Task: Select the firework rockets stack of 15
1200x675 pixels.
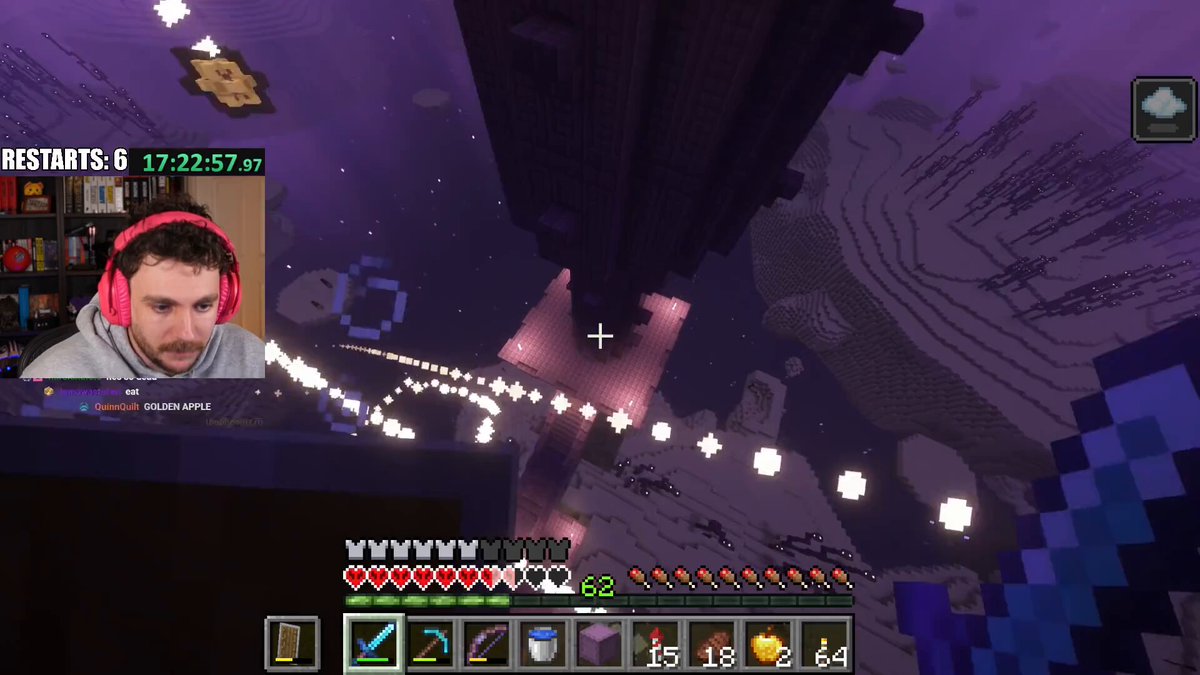Action: 656,643
